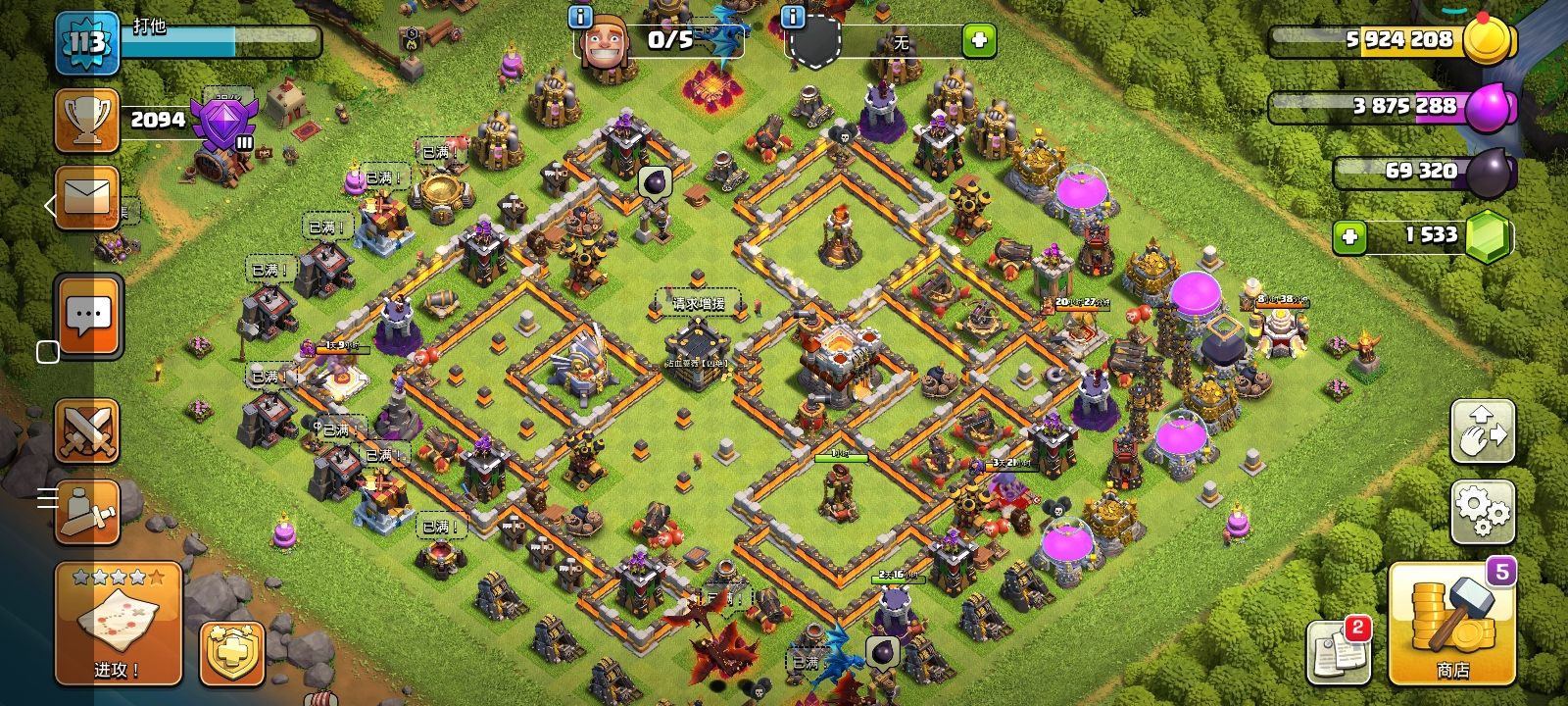Tap the dark elixir drop icon

coord(1489,173)
